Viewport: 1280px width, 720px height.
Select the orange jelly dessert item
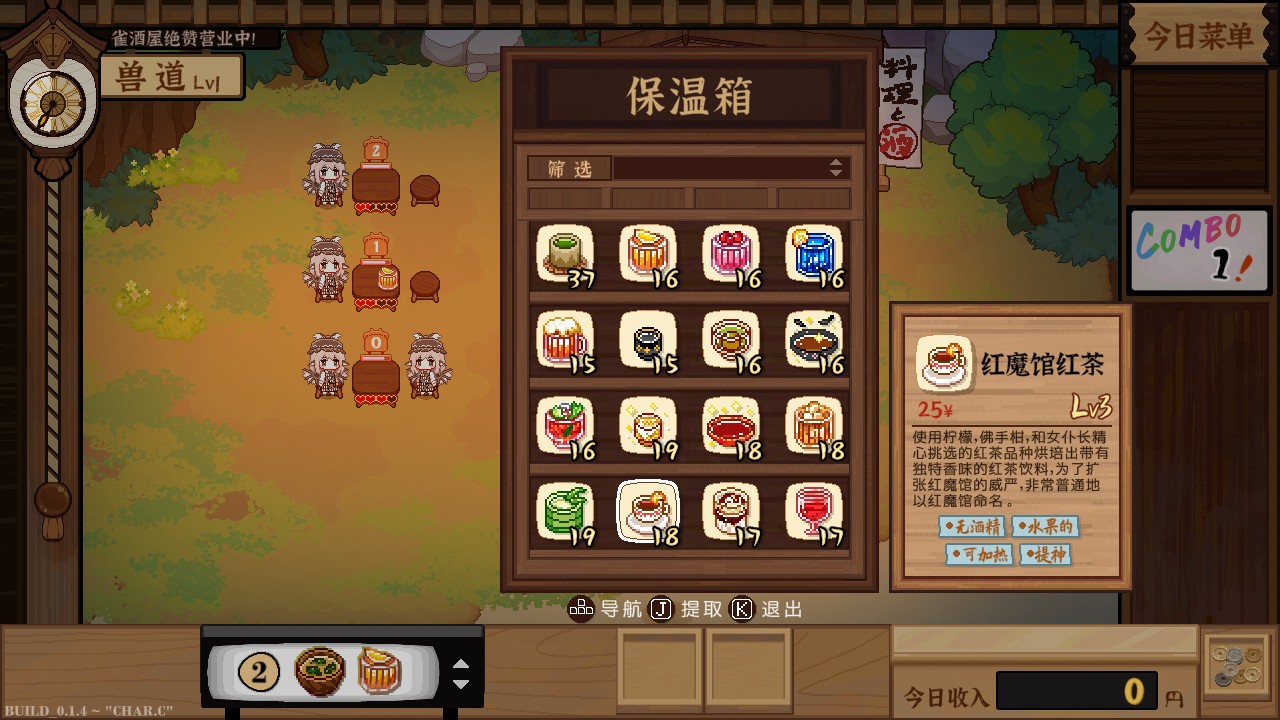coord(648,255)
